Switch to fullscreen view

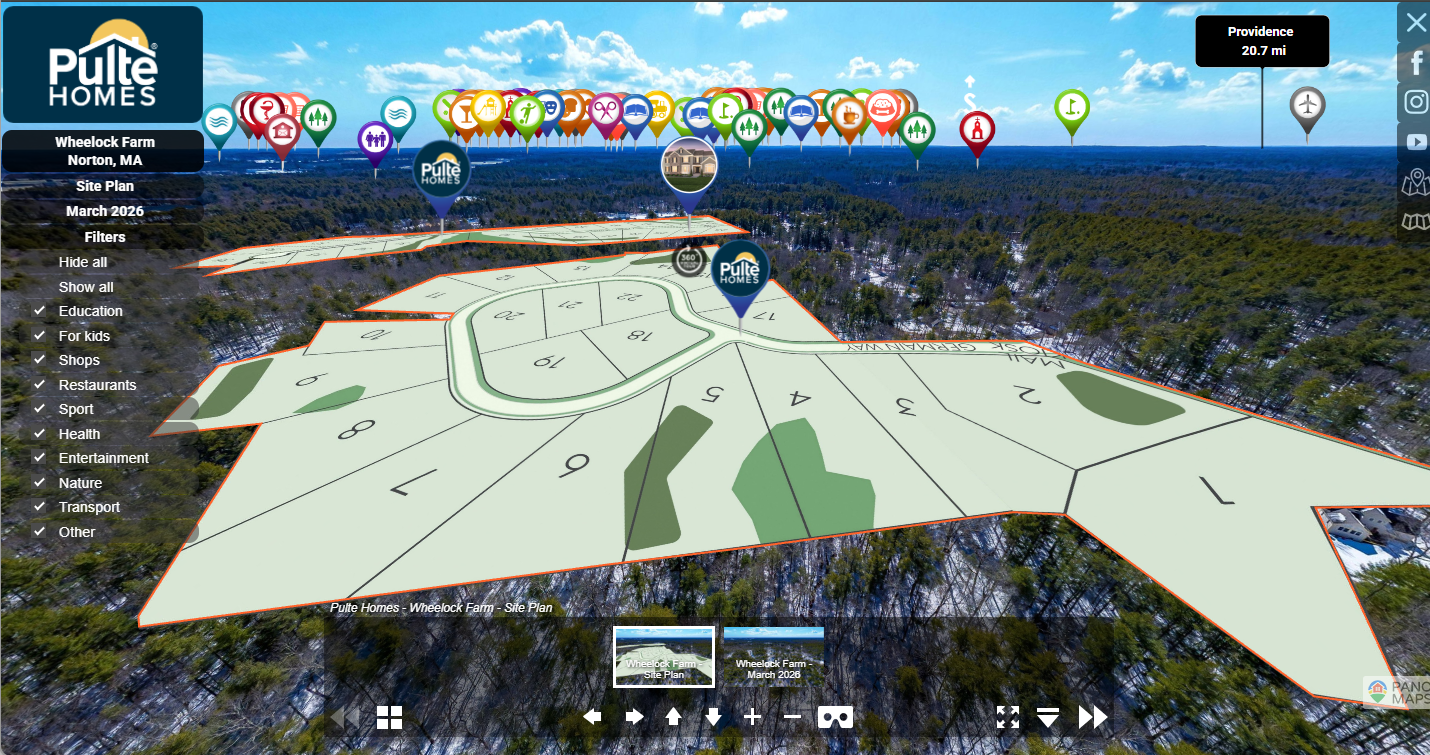(x=1008, y=717)
